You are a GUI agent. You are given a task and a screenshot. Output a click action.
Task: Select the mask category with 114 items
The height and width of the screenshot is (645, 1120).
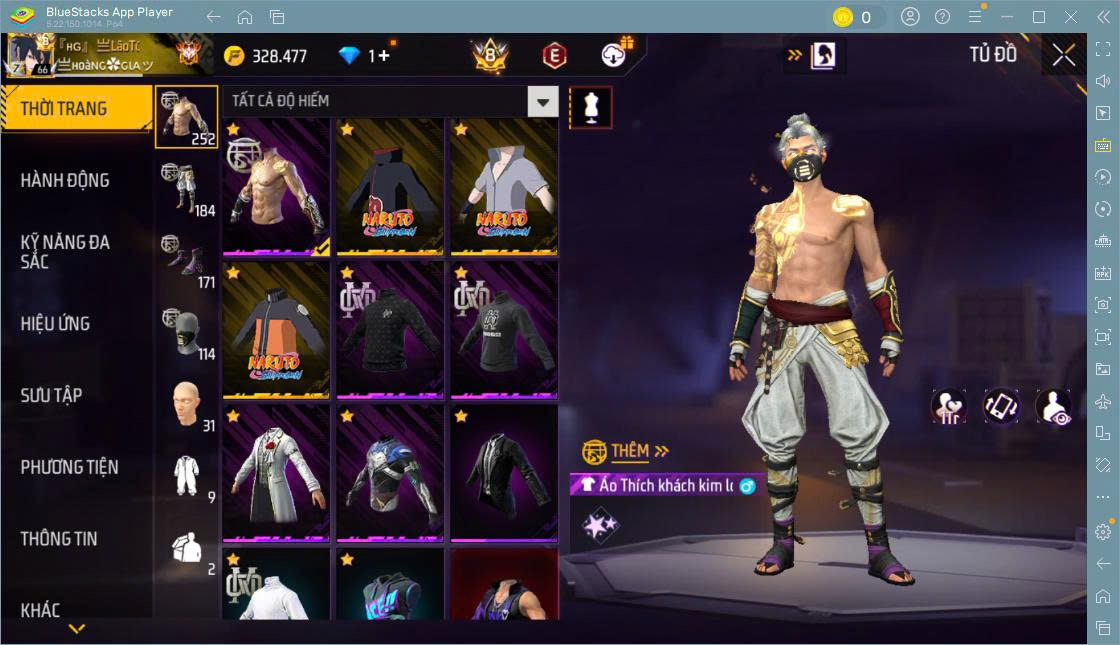(186, 332)
